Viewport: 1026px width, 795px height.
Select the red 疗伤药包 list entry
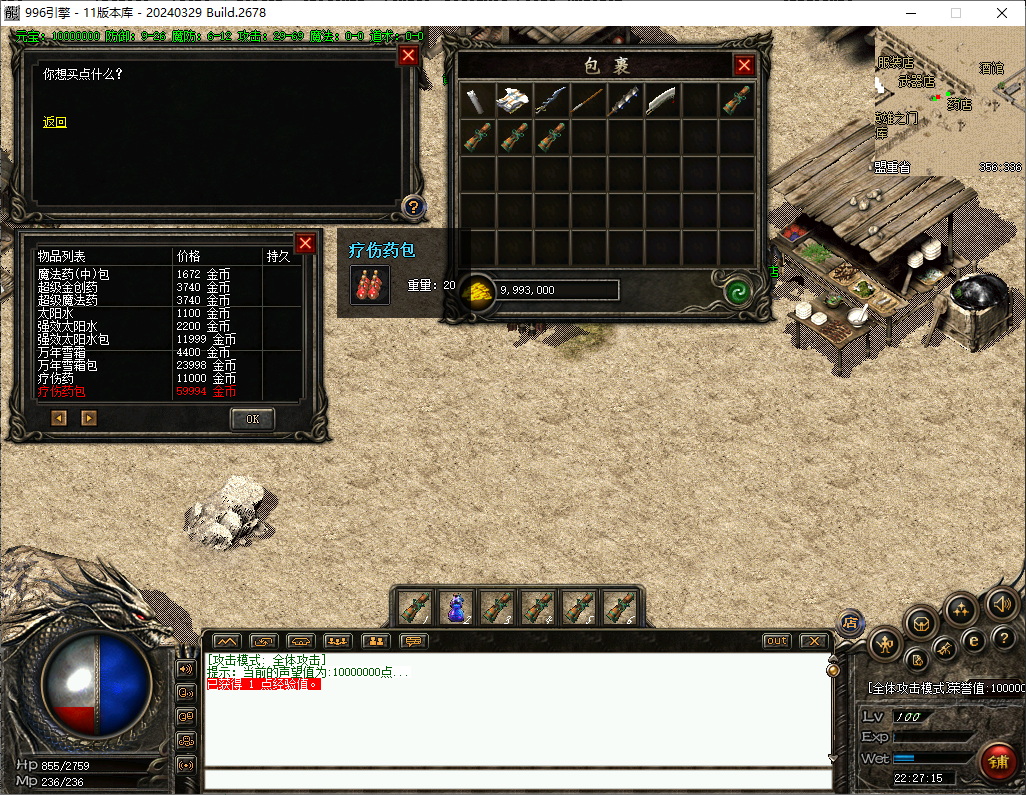click(x=62, y=392)
